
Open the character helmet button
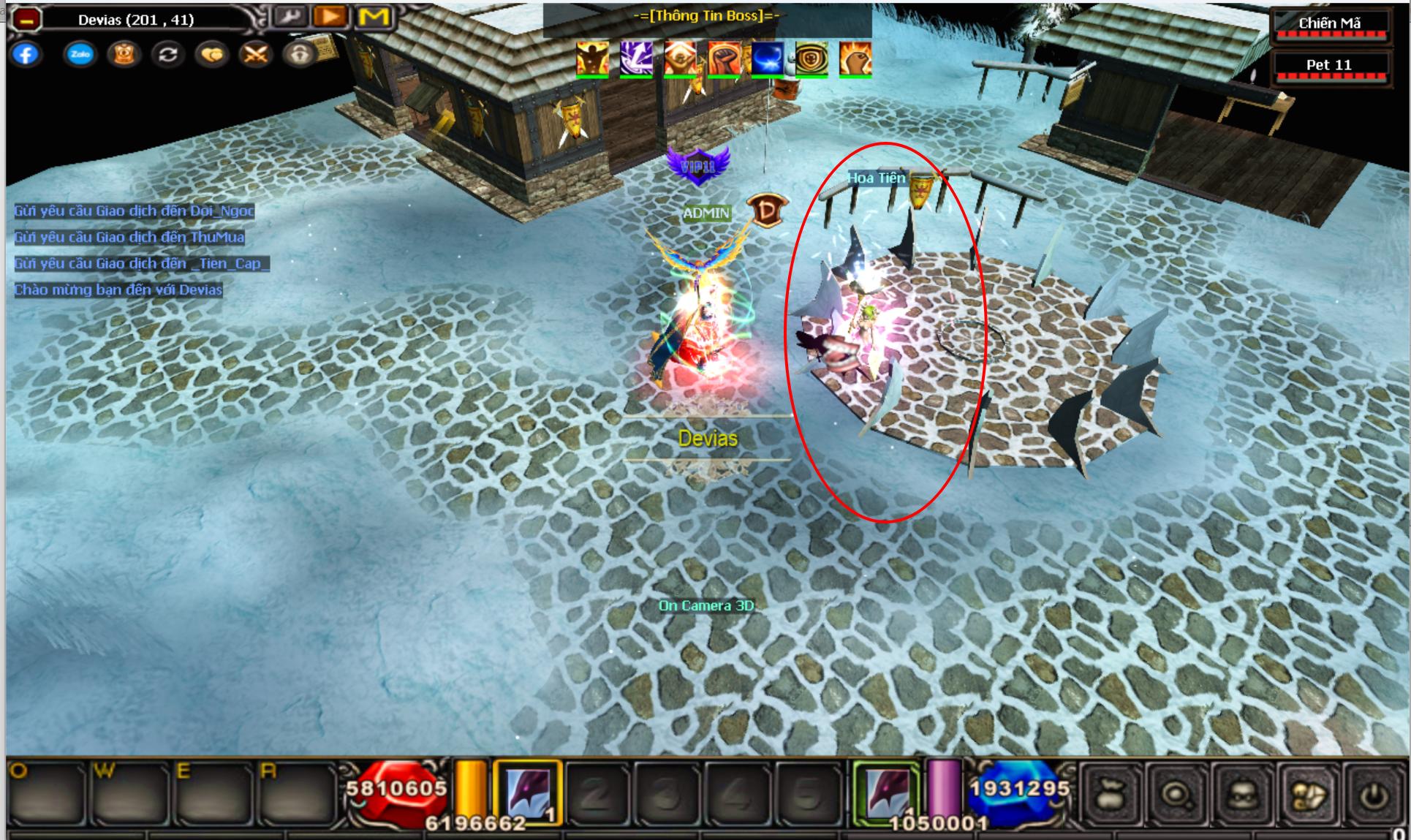1240,795
